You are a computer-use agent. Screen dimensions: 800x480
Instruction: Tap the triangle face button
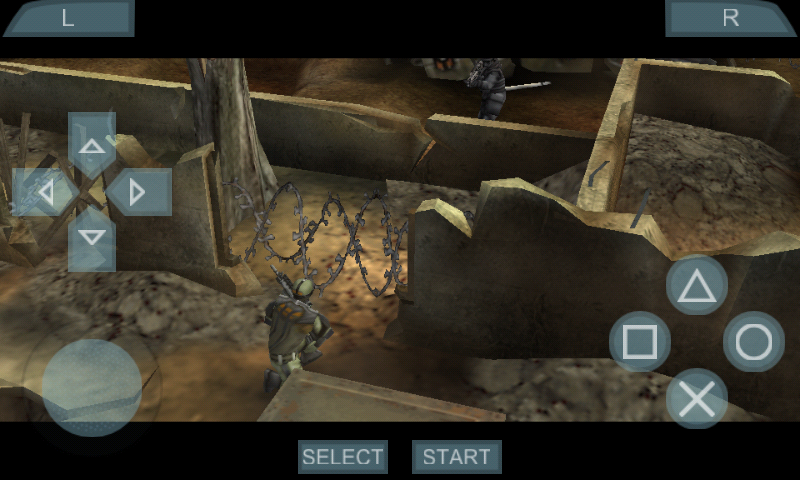(x=697, y=287)
